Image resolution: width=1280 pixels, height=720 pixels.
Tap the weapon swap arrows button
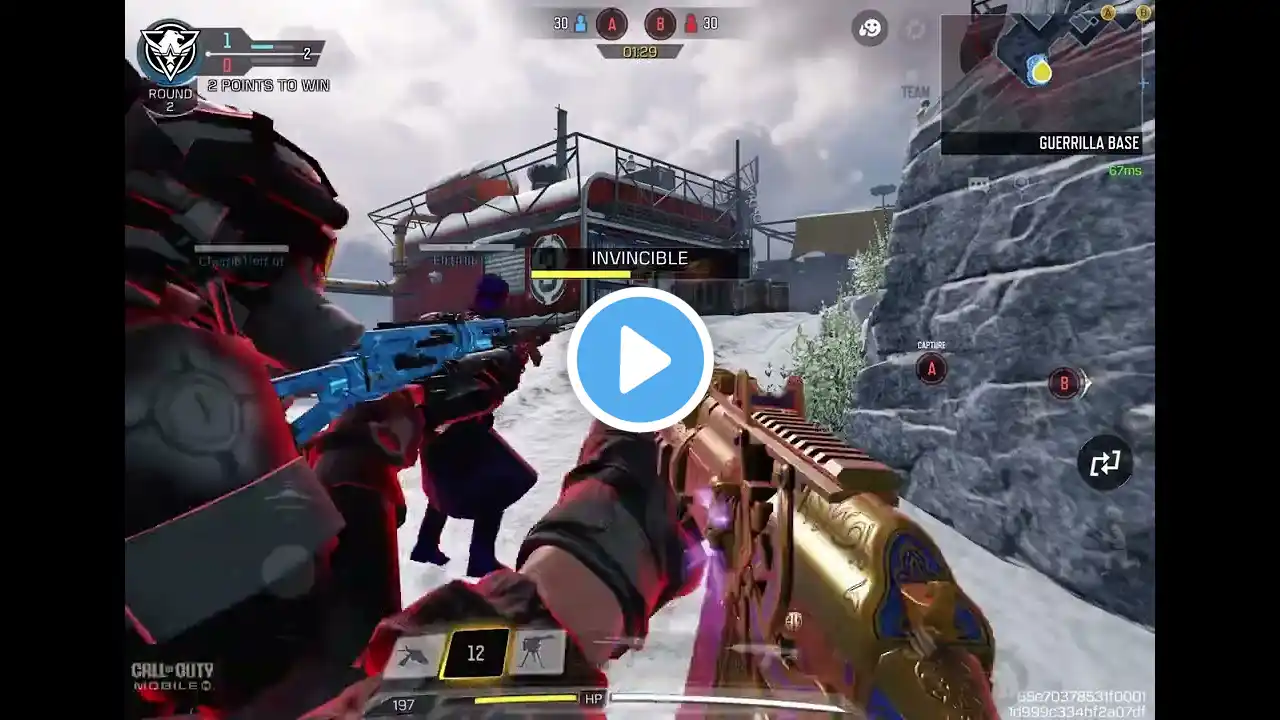point(1104,463)
